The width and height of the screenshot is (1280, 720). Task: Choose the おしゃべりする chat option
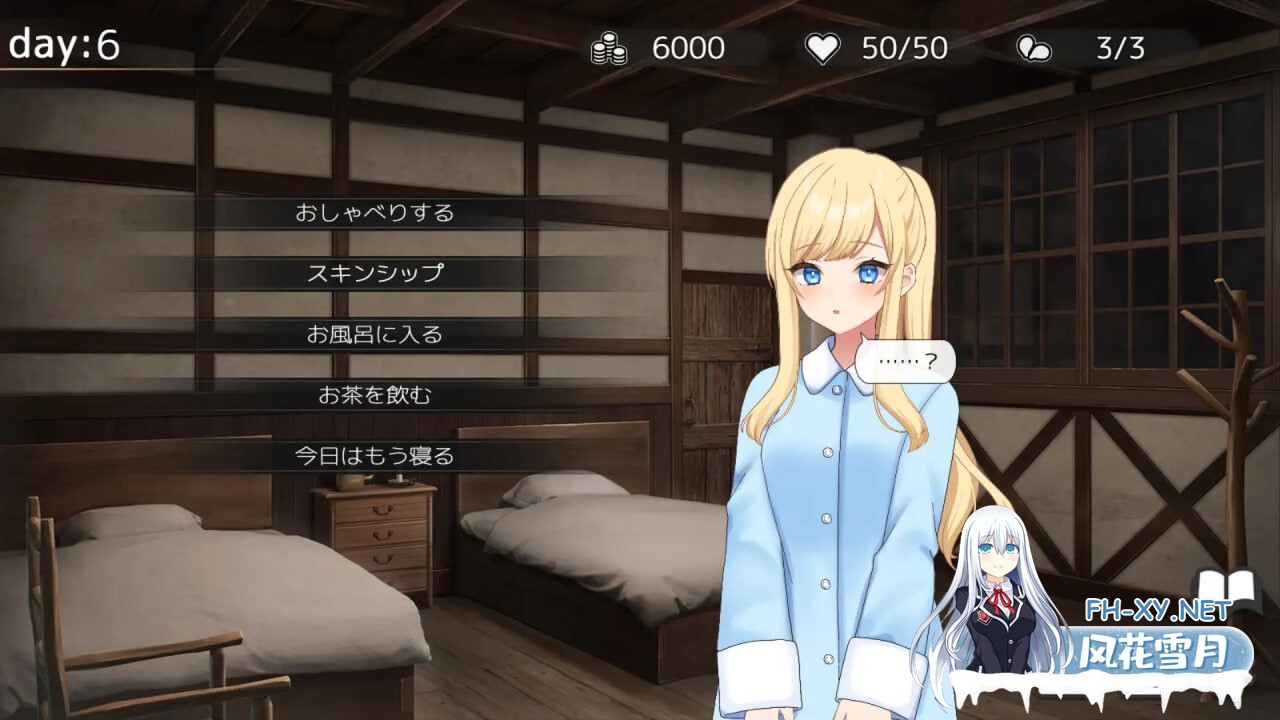[x=374, y=213]
